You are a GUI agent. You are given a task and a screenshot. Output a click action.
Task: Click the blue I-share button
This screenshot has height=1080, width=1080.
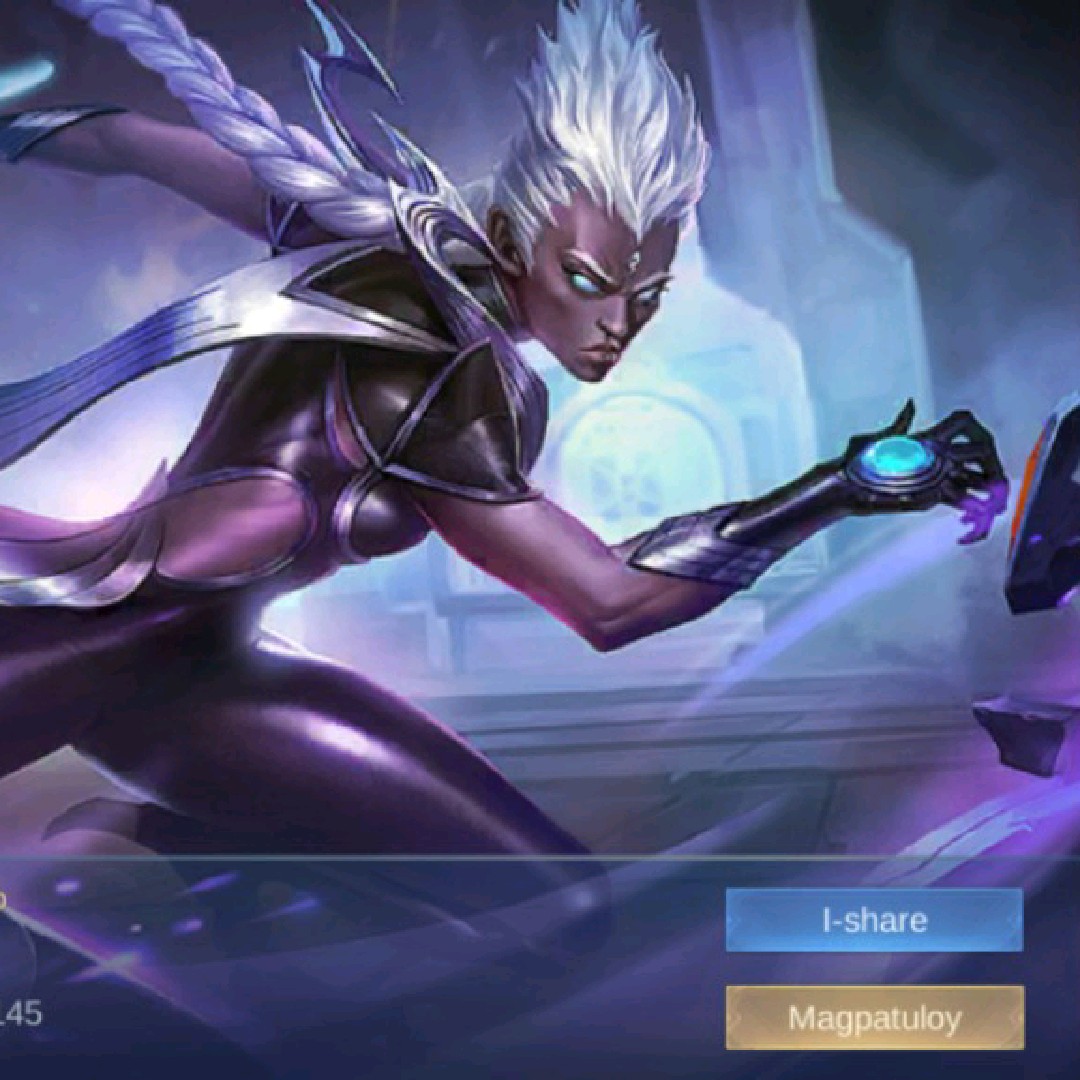[874, 920]
